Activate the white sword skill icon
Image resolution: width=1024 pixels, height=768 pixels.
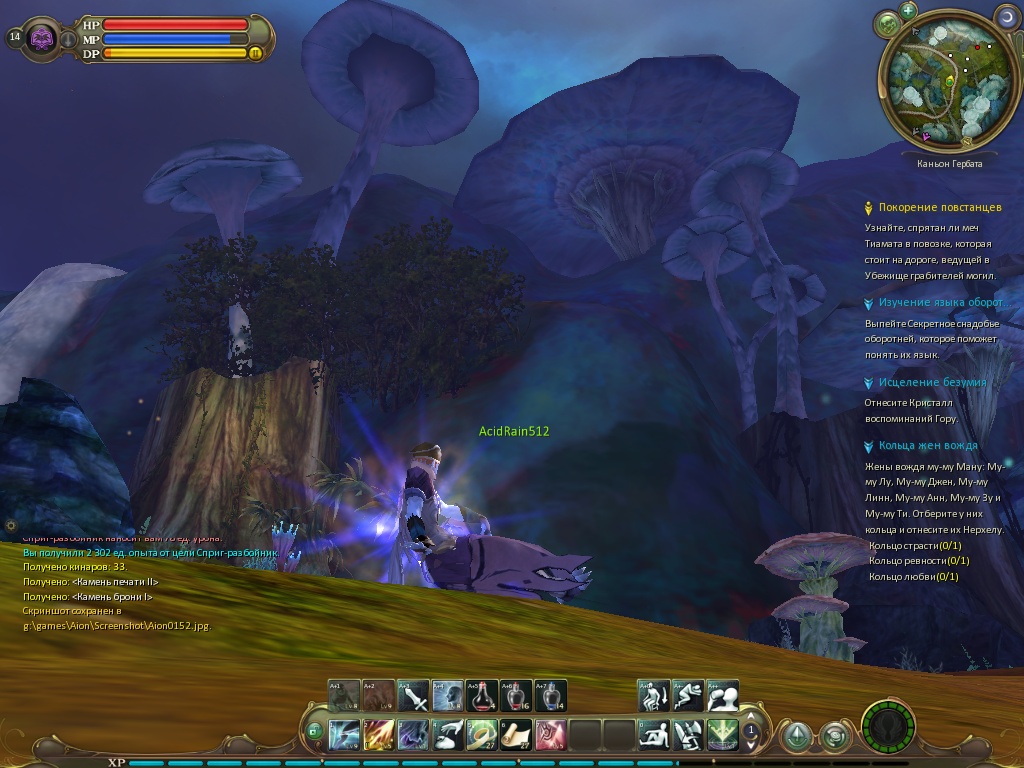click(x=414, y=695)
